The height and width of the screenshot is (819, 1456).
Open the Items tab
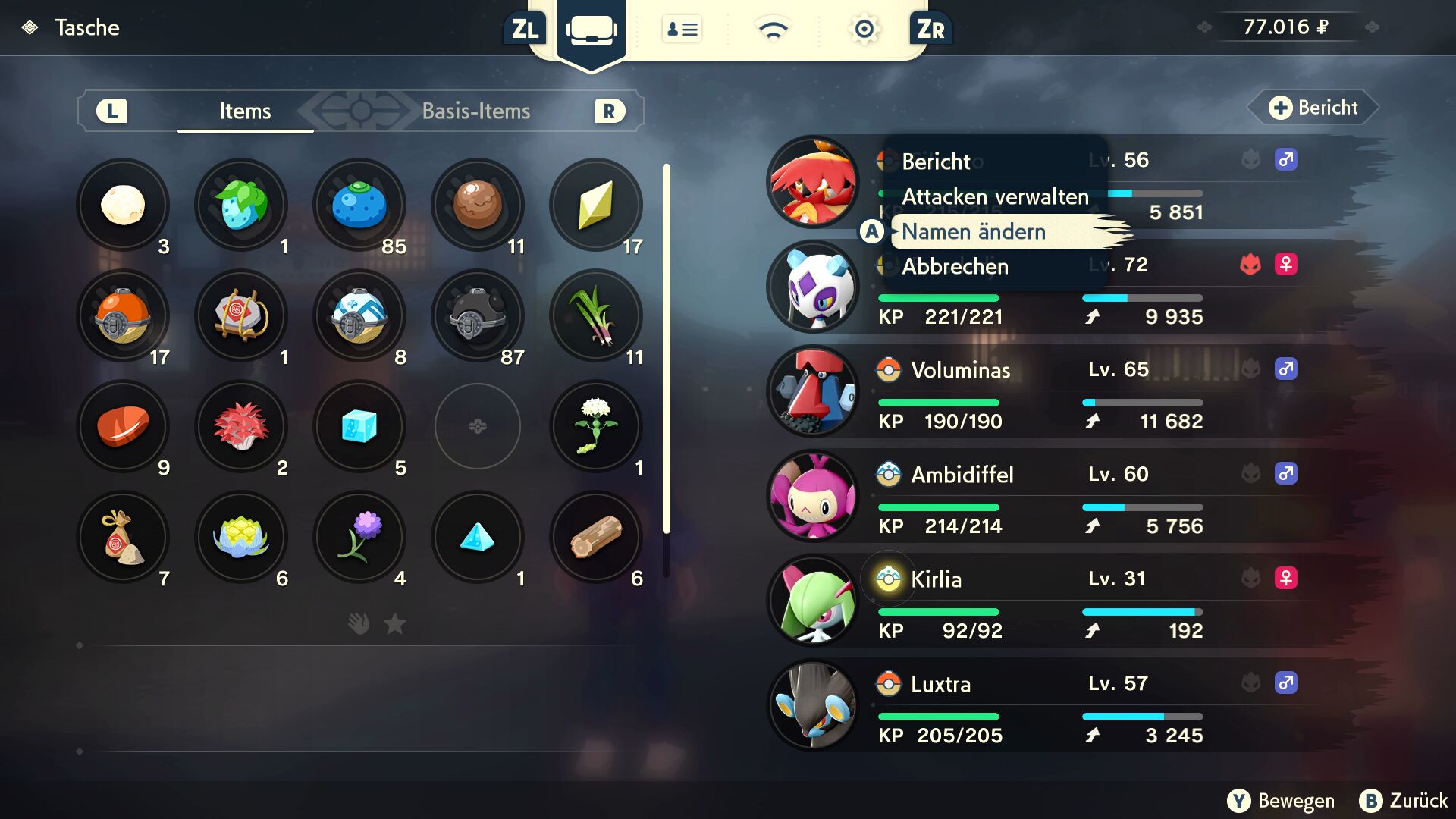click(245, 111)
